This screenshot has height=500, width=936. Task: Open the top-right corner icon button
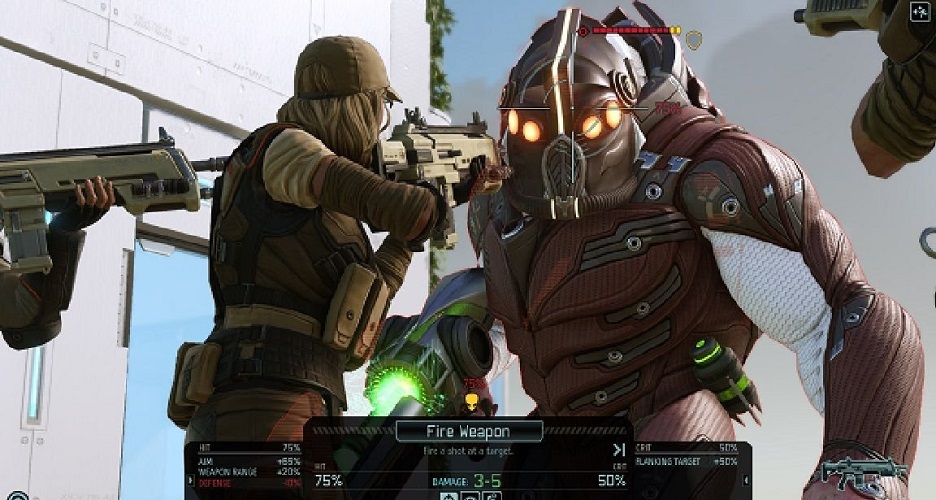point(920,13)
